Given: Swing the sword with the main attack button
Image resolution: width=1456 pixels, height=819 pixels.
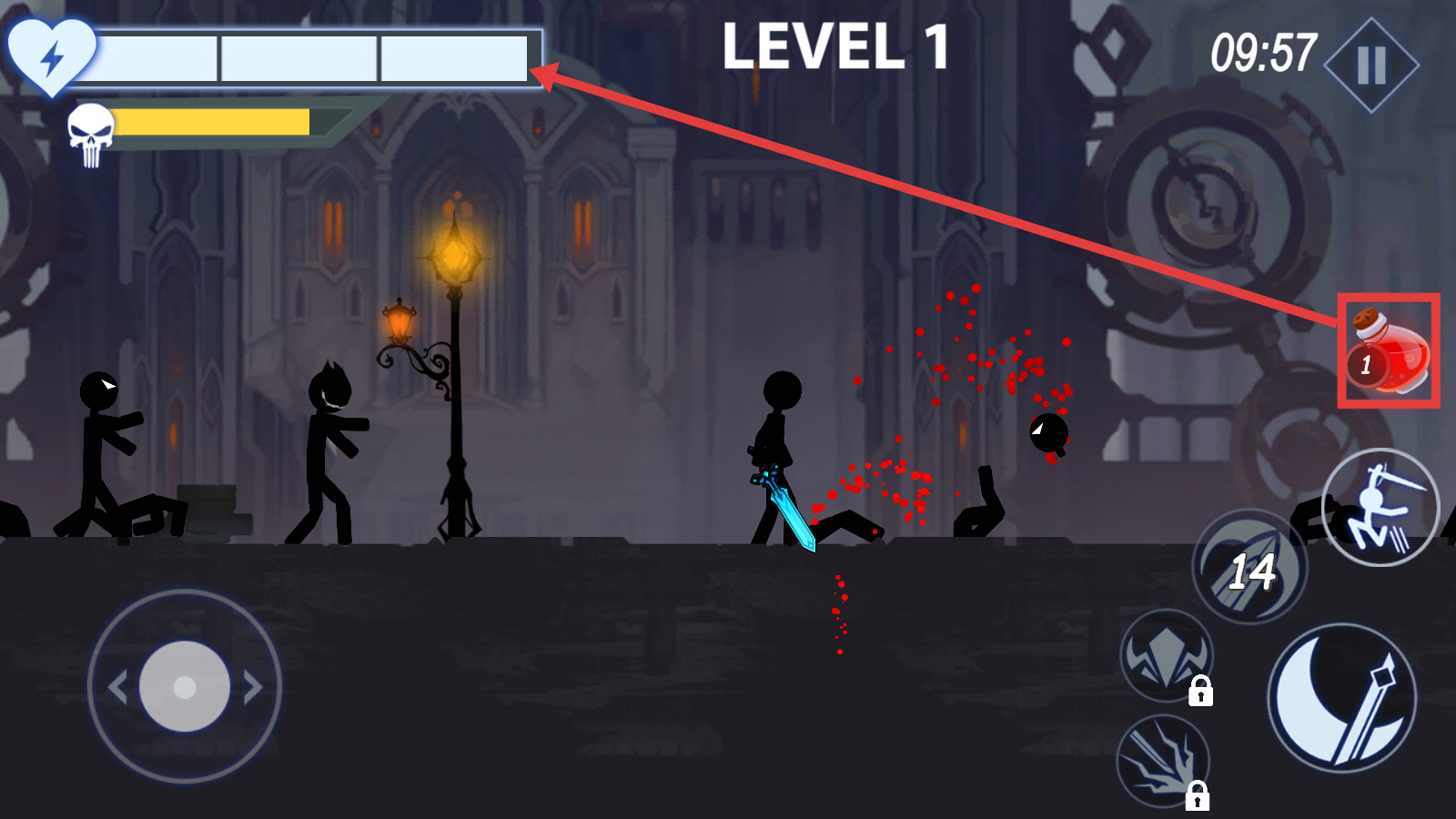Looking at the screenshot, I should [1341, 699].
